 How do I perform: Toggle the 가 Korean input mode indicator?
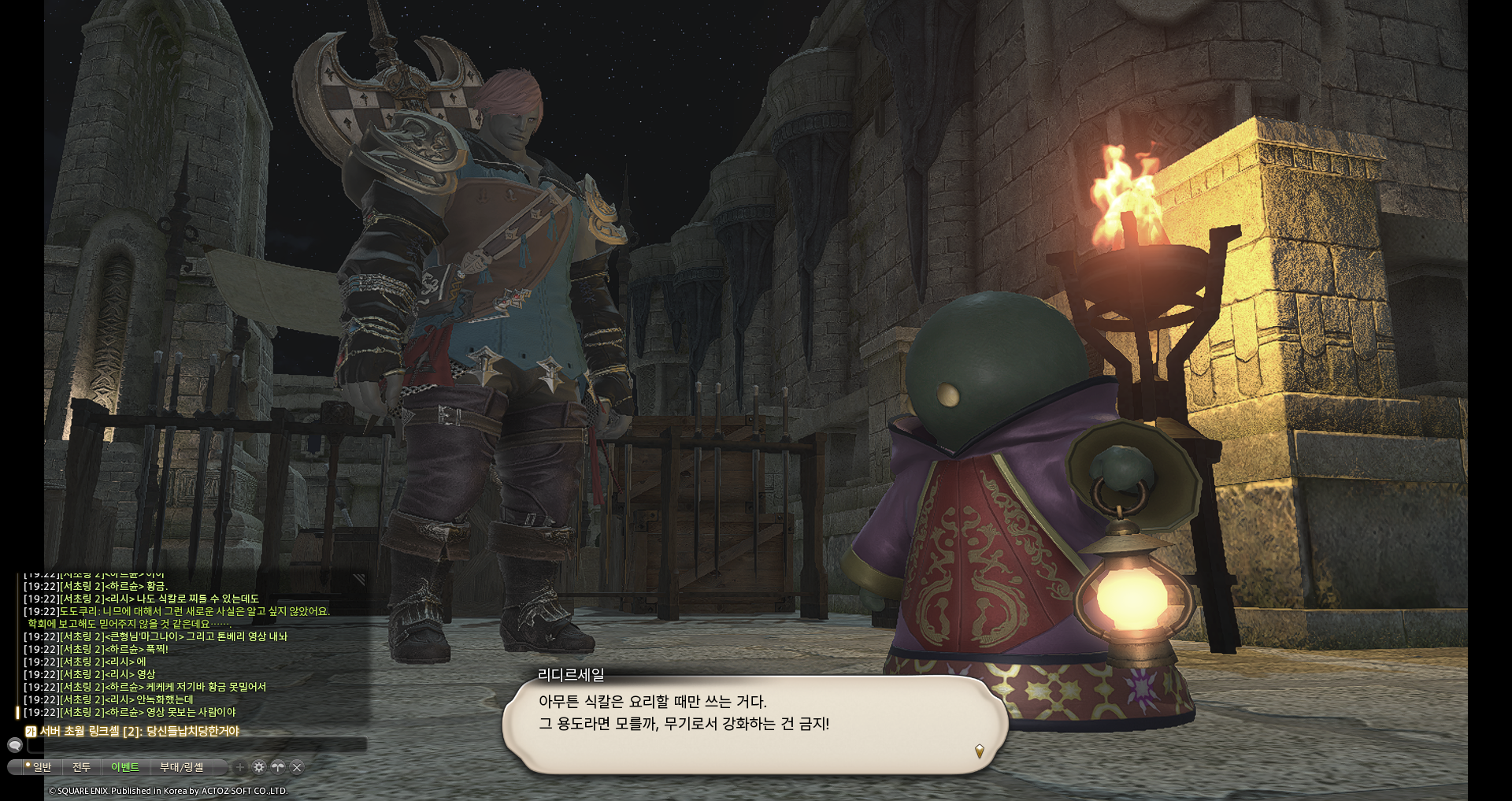coord(31,732)
